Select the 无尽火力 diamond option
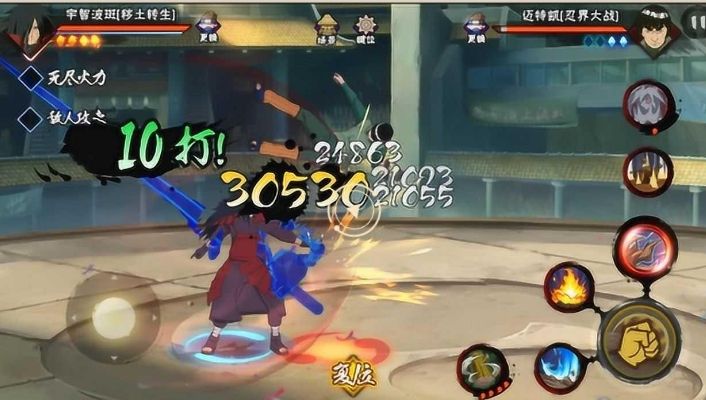 [x=32, y=76]
